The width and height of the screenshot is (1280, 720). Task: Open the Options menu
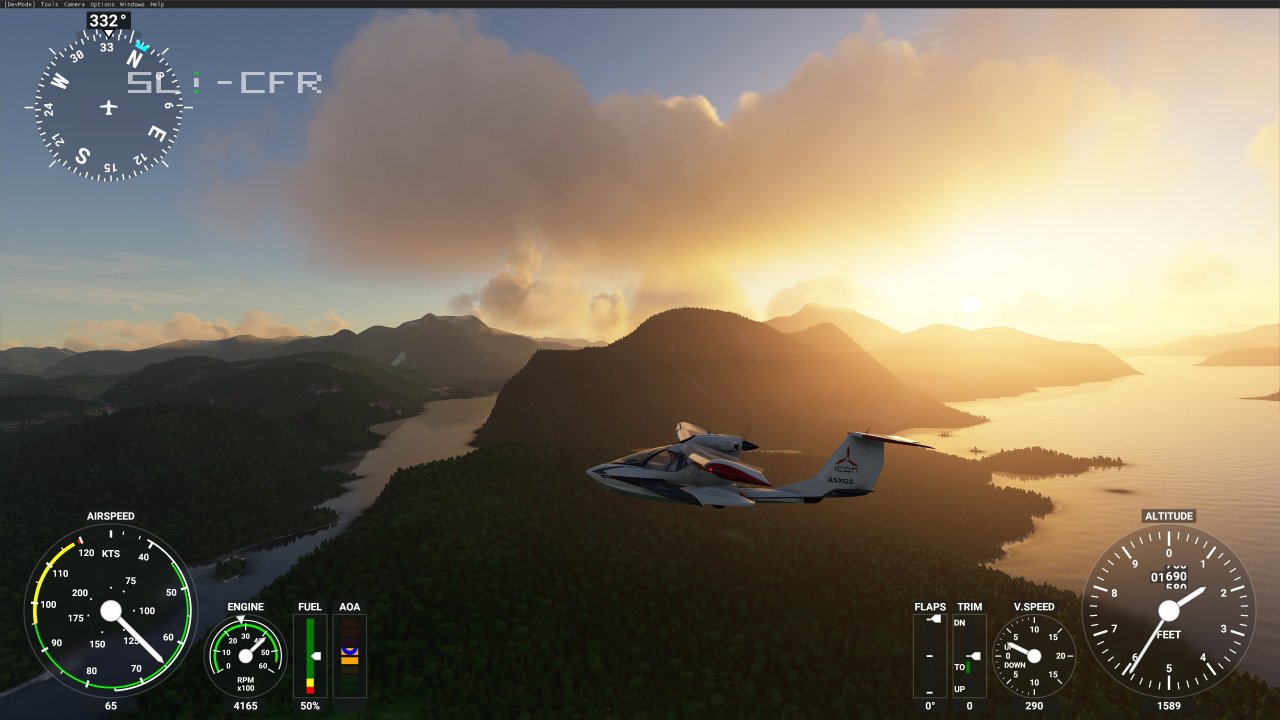[101, 4]
